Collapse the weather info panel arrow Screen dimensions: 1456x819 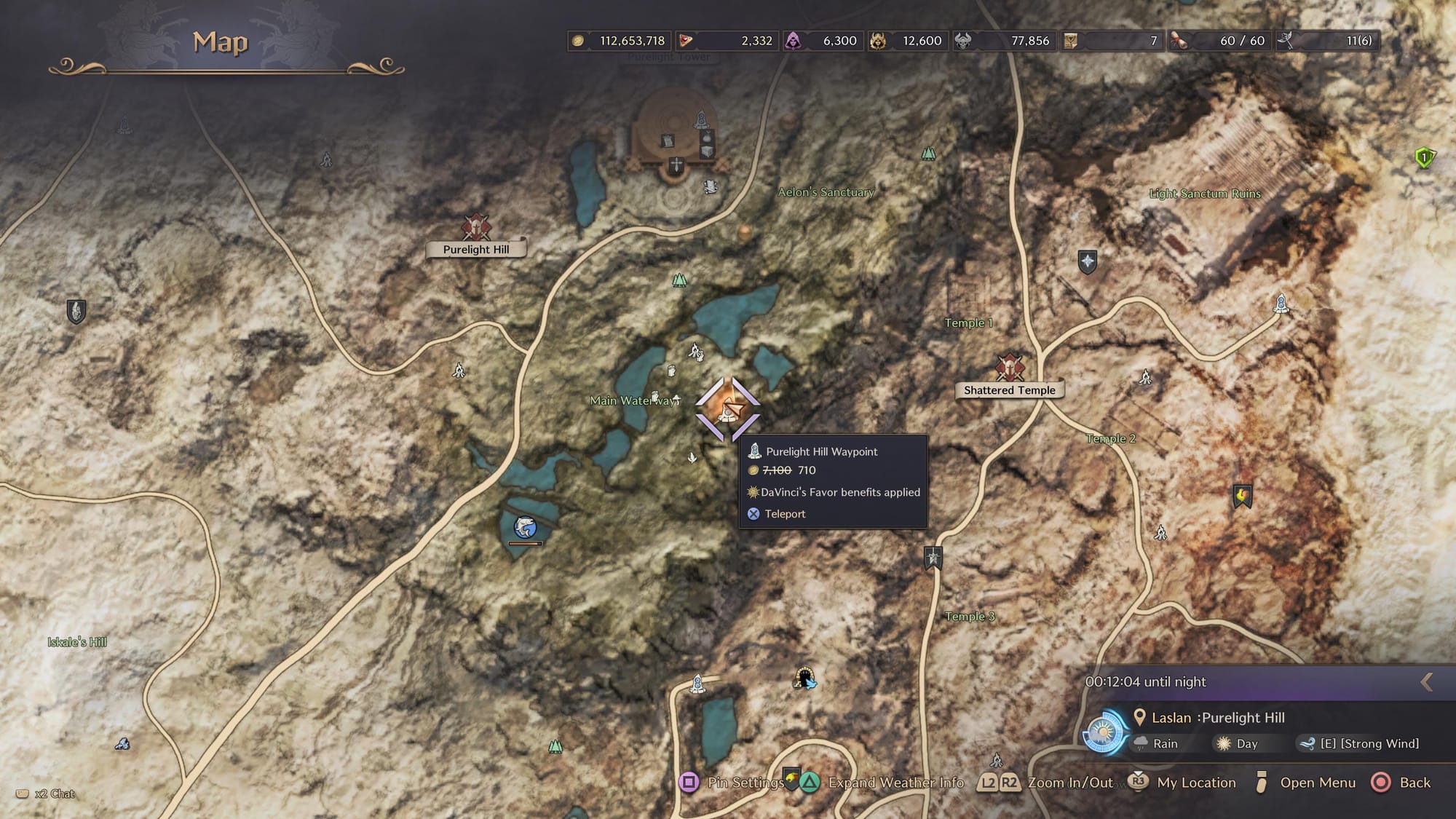(1427, 681)
